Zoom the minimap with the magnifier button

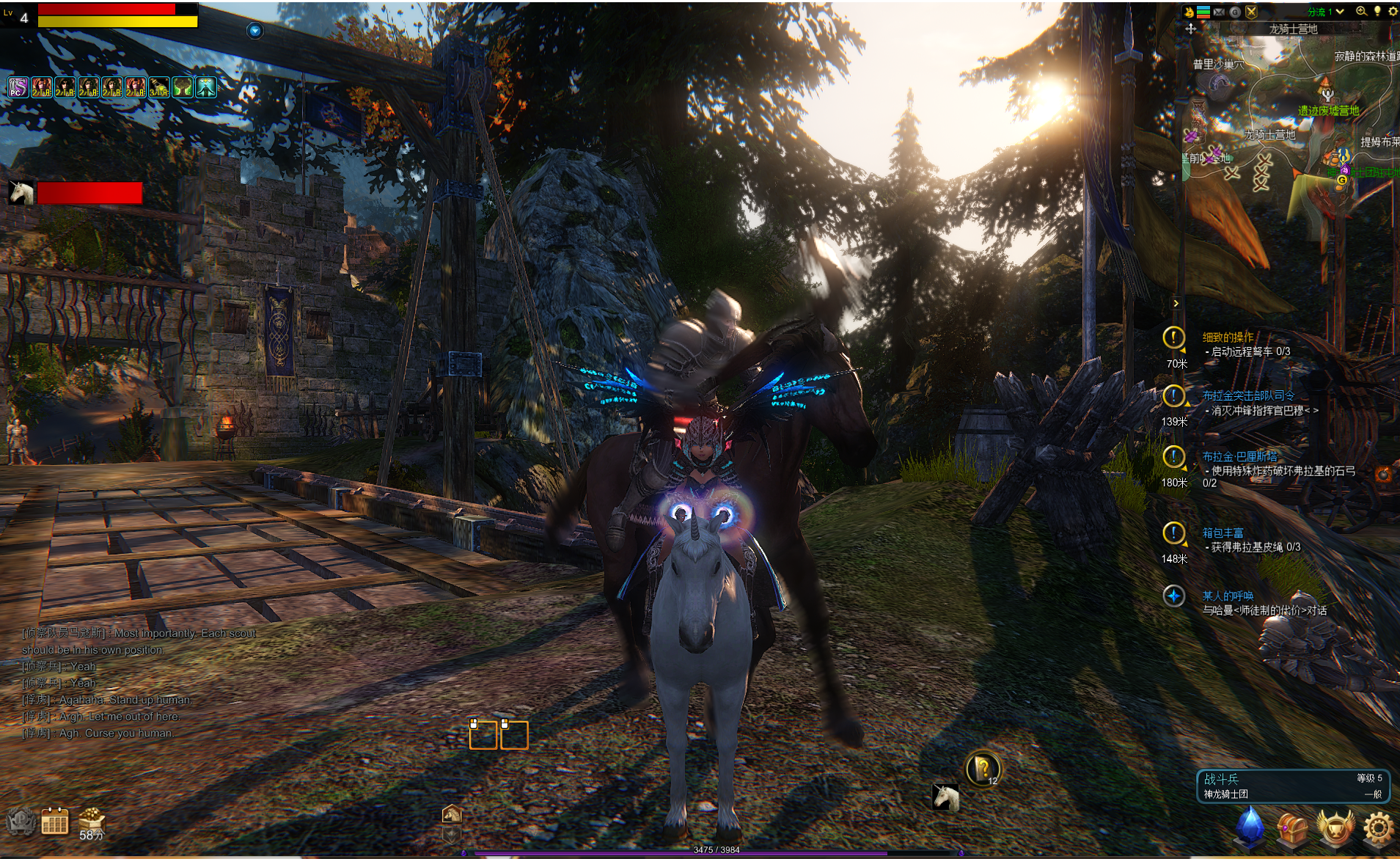click(1361, 11)
